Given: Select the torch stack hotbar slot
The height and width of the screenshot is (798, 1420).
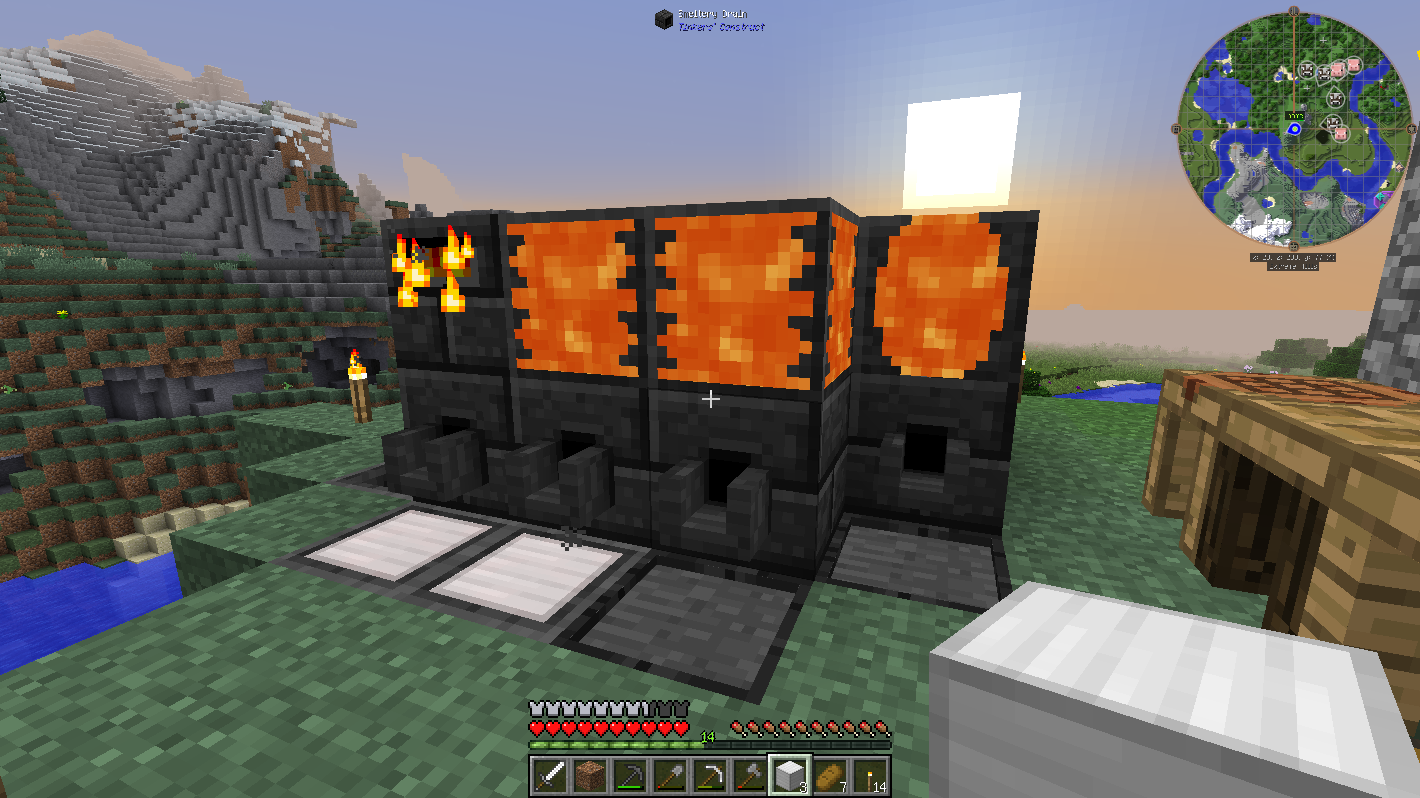Looking at the screenshot, I should point(869,775).
